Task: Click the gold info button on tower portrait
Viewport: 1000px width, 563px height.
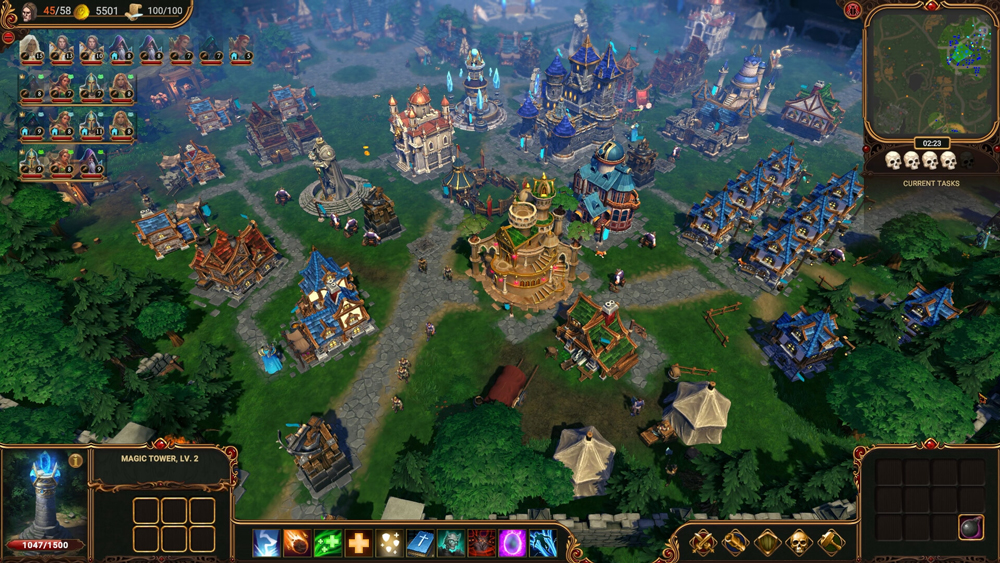Action: (76, 461)
